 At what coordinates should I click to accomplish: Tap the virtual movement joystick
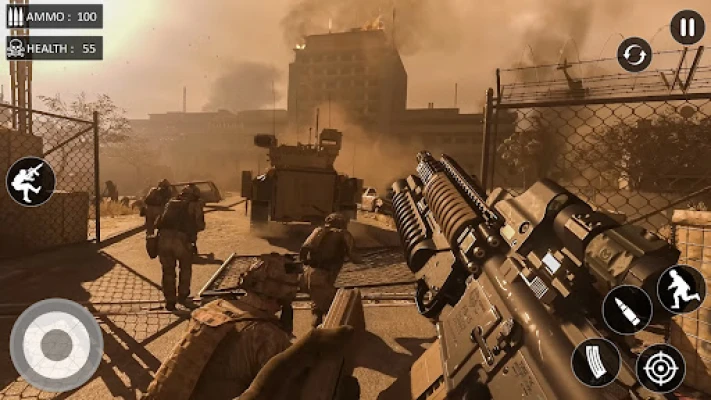click(56, 344)
